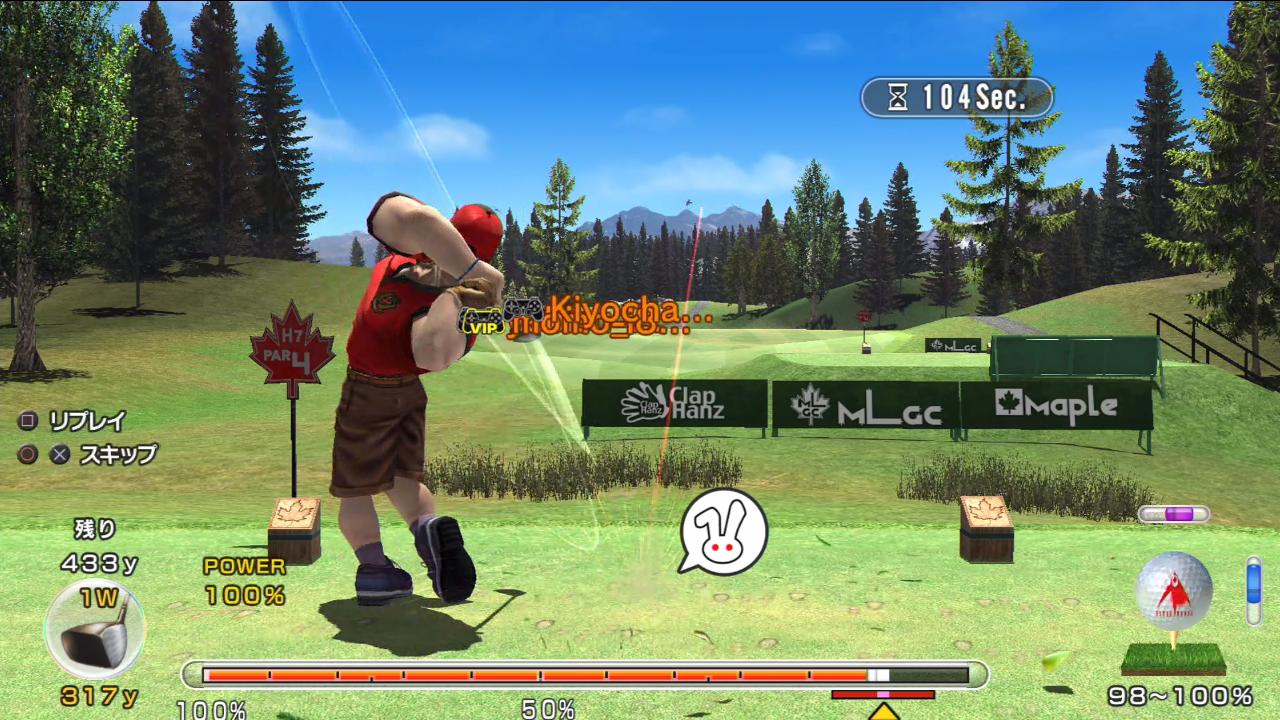
Task: Select the Kiyocha player name tag
Action: point(630,308)
